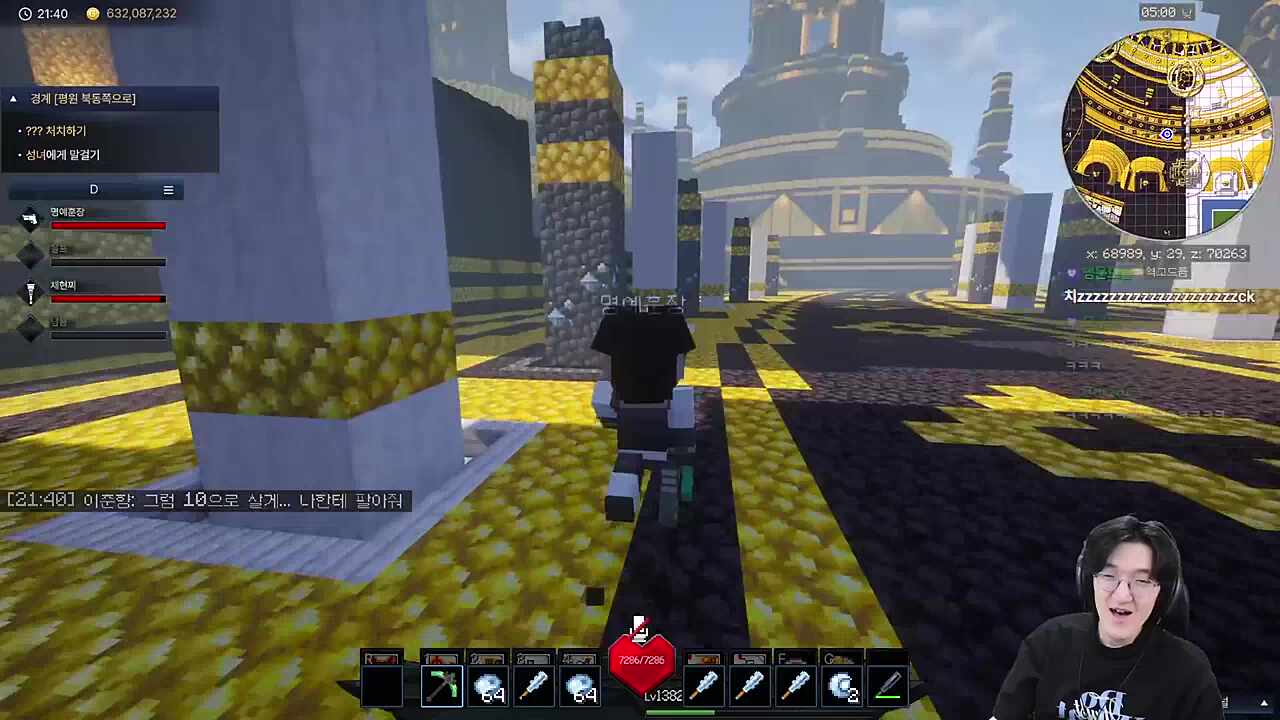The height and width of the screenshot is (720, 1280).
Task: Select the '성녀에게 말걸기' quest objective
Action: pyautogui.click(x=62, y=155)
